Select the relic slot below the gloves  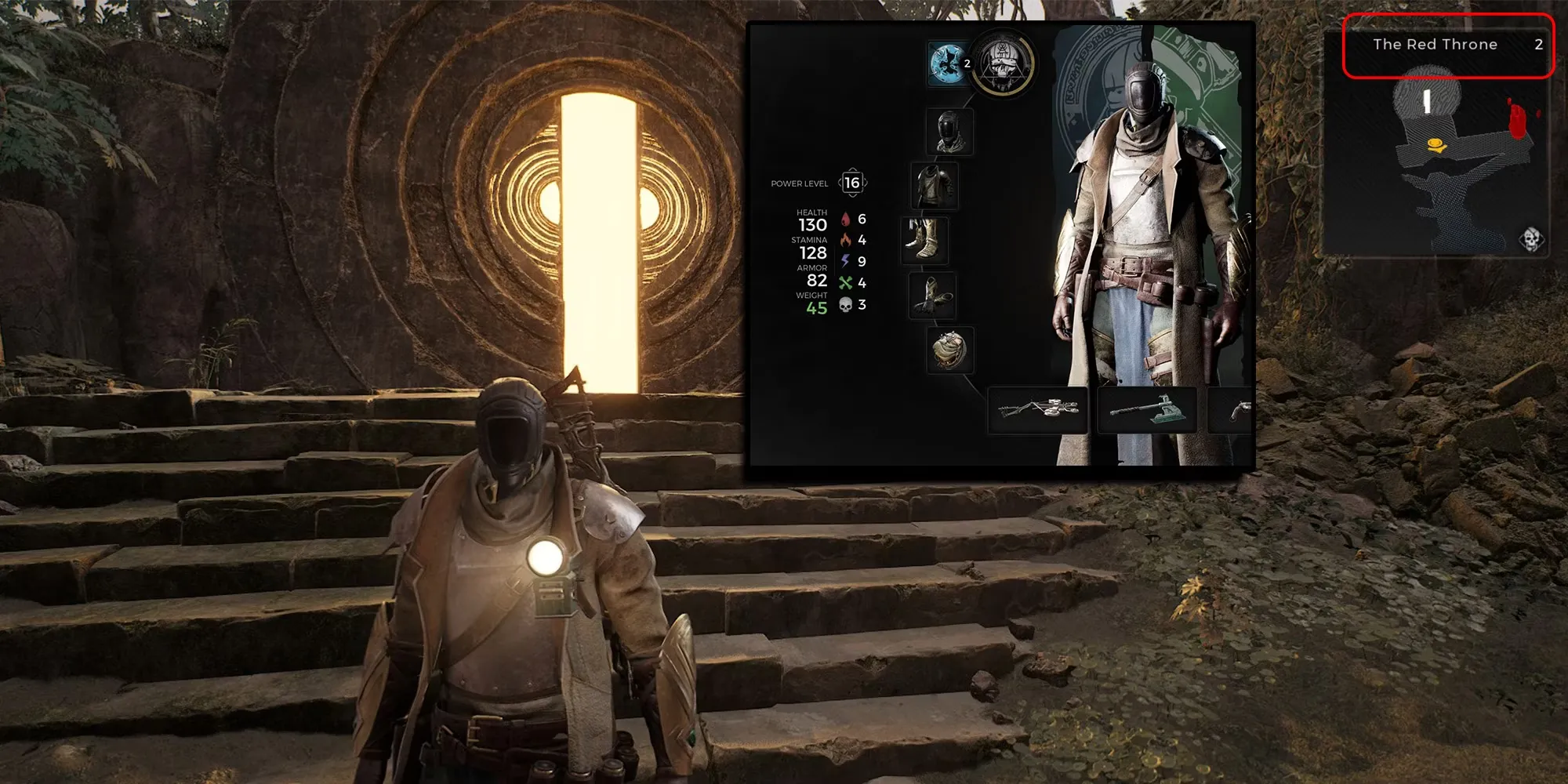point(950,350)
